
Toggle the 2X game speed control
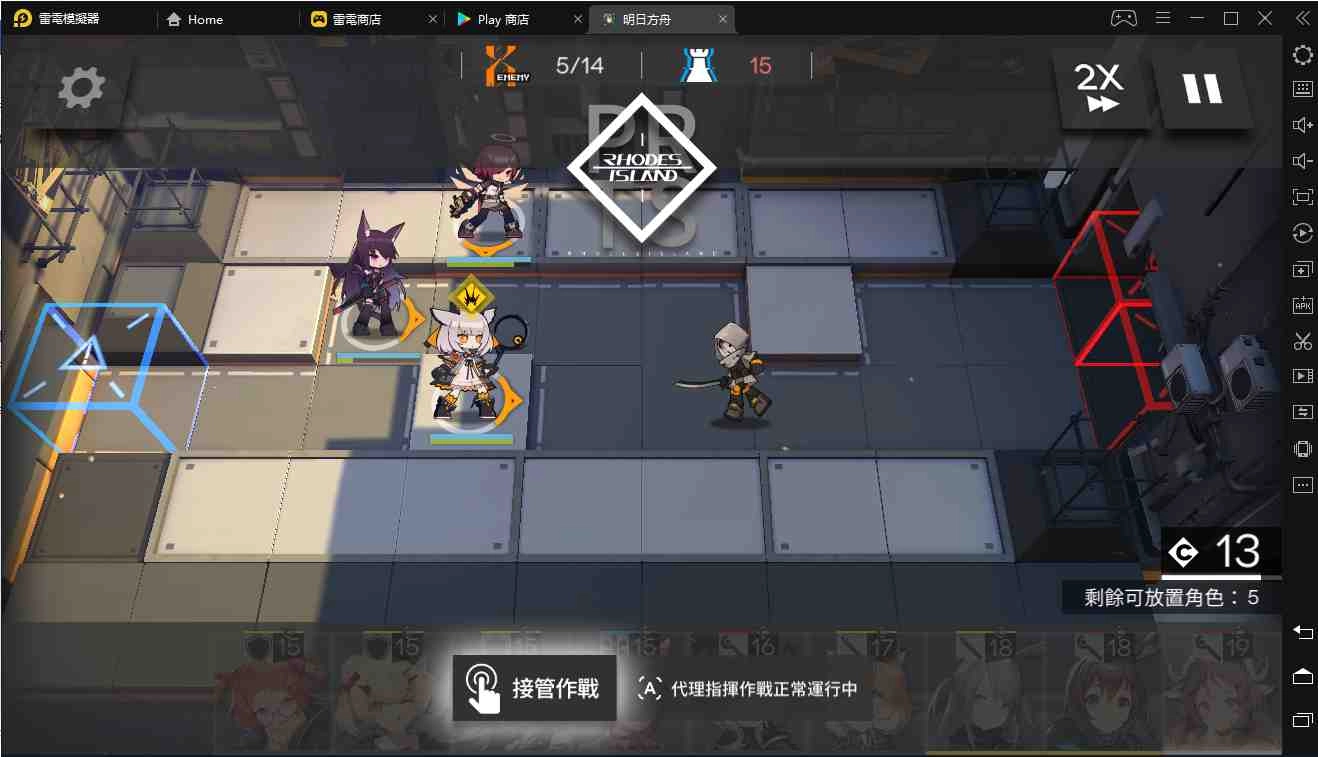1102,88
